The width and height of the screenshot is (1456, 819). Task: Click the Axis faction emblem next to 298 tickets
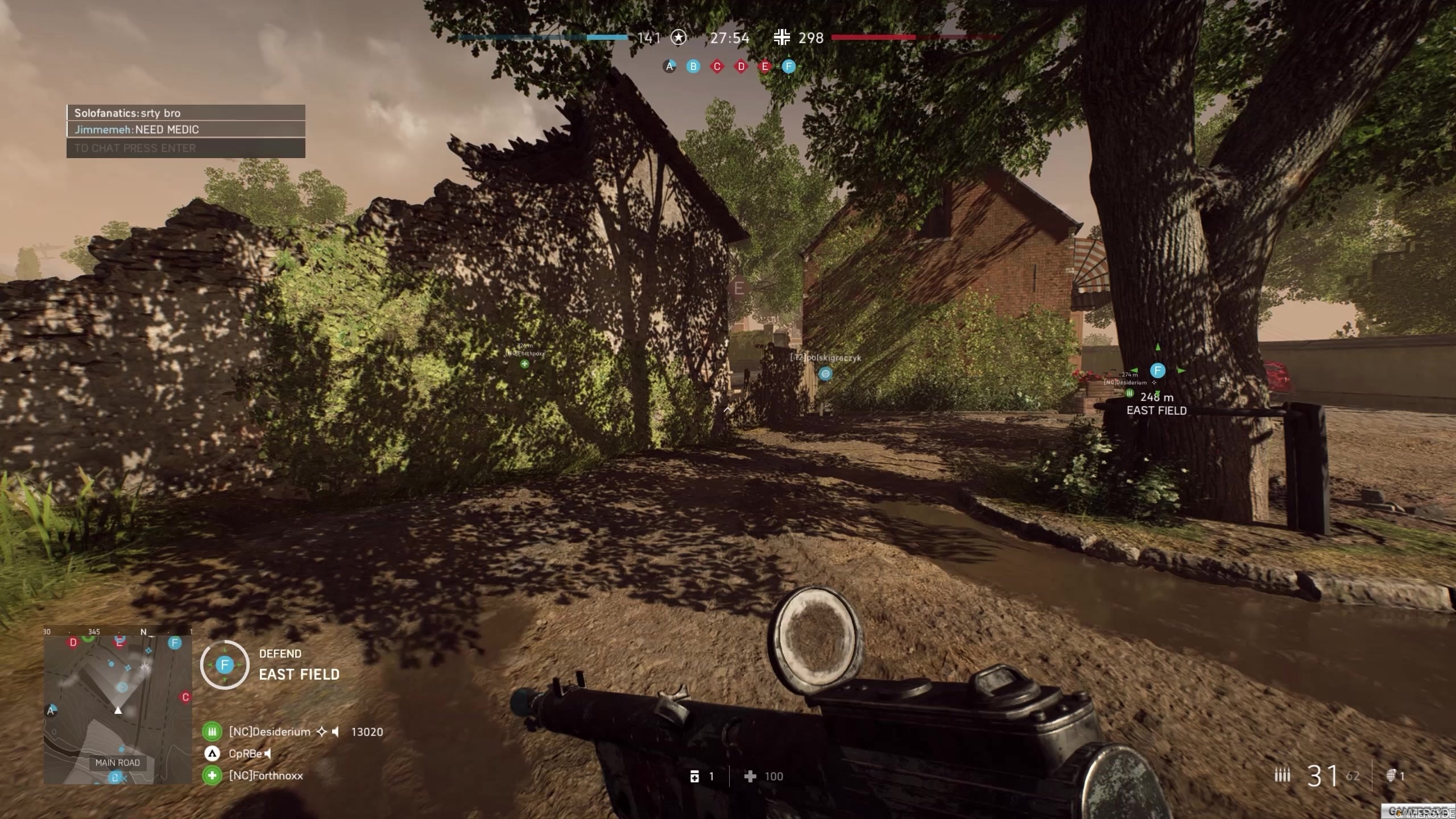[783, 38]
